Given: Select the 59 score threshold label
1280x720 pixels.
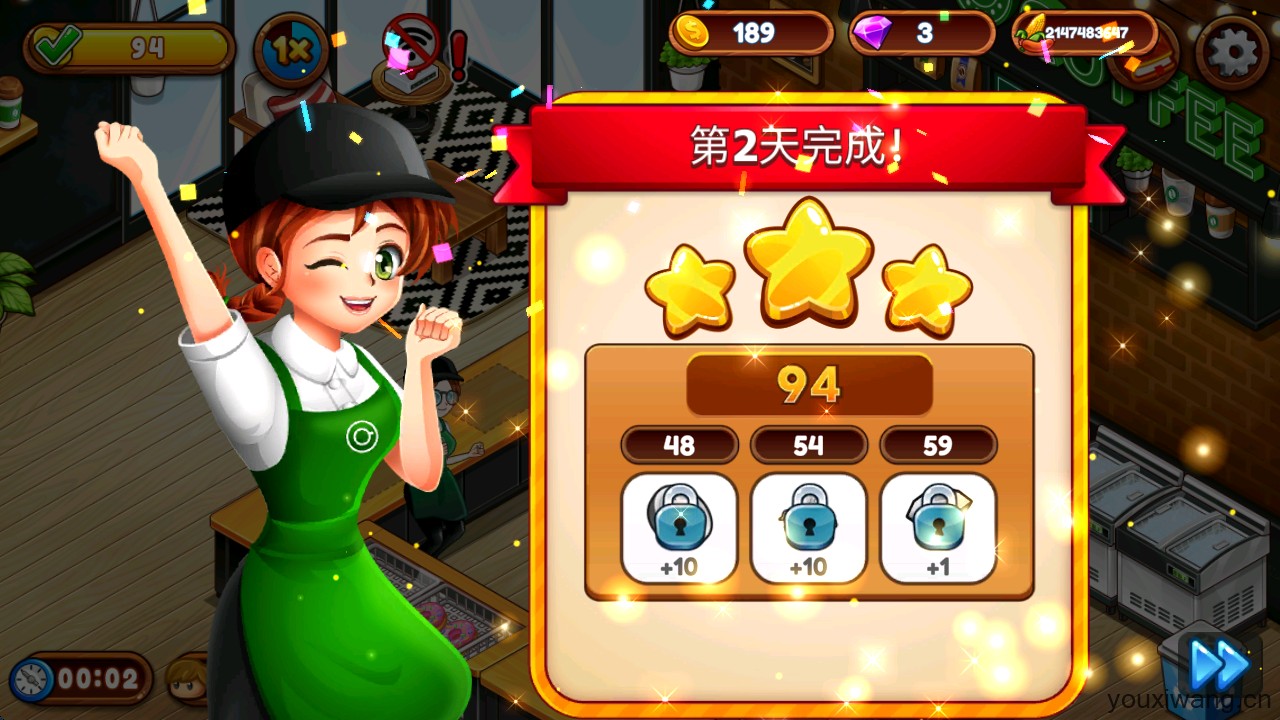Looking at the screenshot, I should click(938, 445).
